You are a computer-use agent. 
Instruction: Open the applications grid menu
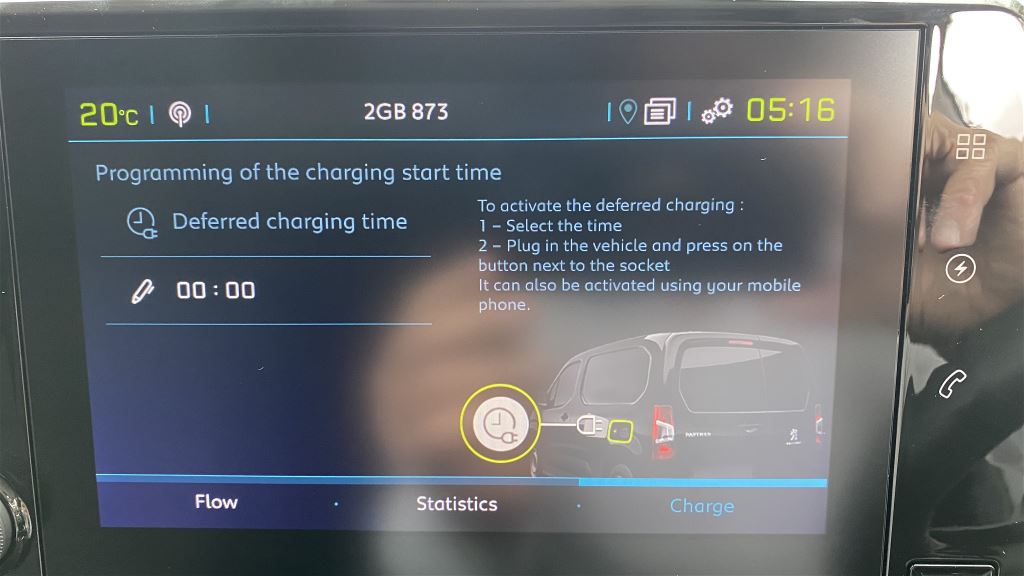tap(971, 146)
